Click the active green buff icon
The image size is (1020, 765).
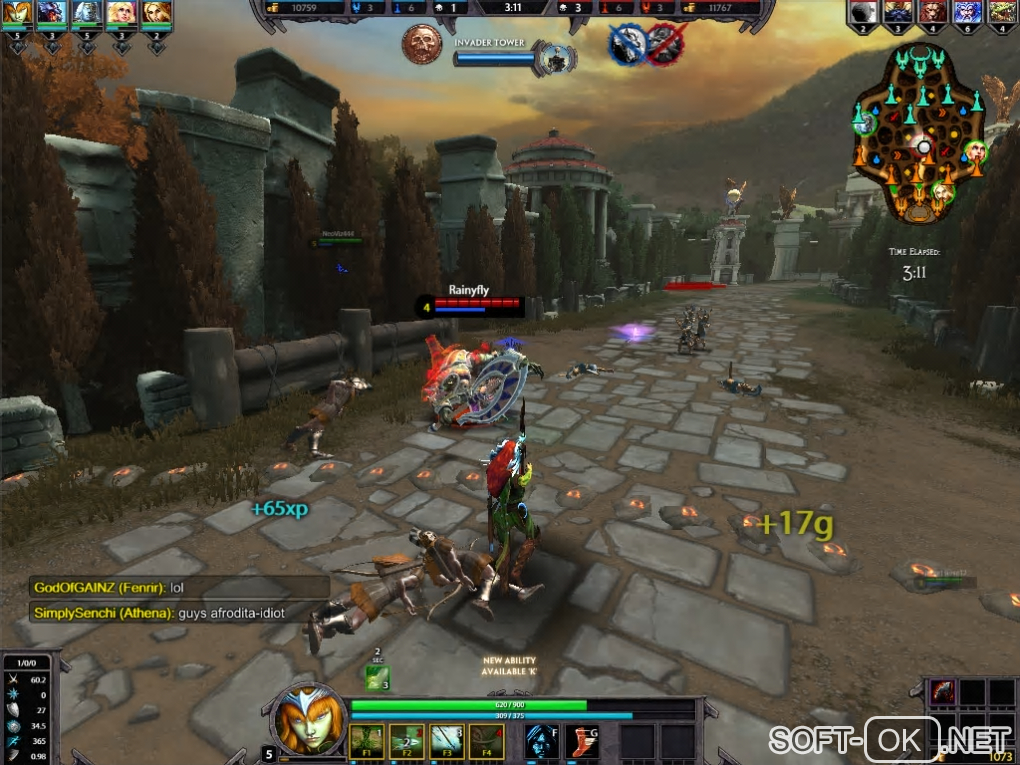point(376,677)
